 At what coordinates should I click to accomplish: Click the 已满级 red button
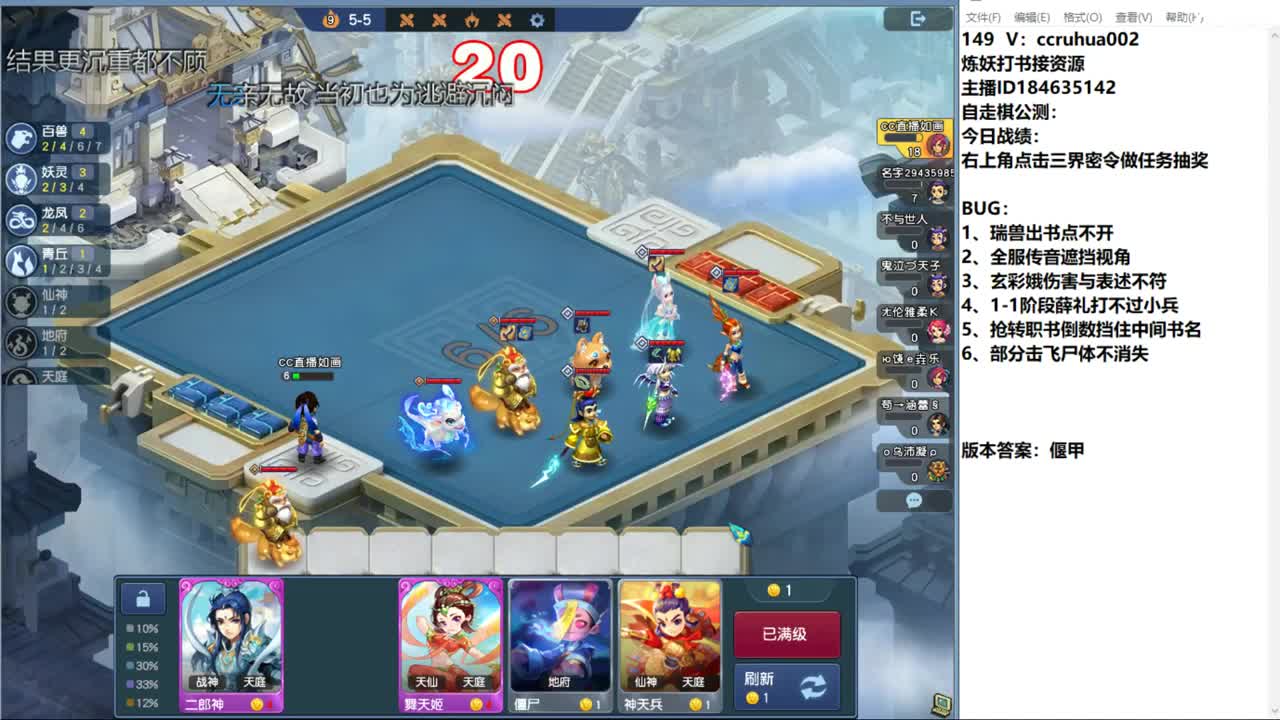pyautogui.click(x=787, y=635)
